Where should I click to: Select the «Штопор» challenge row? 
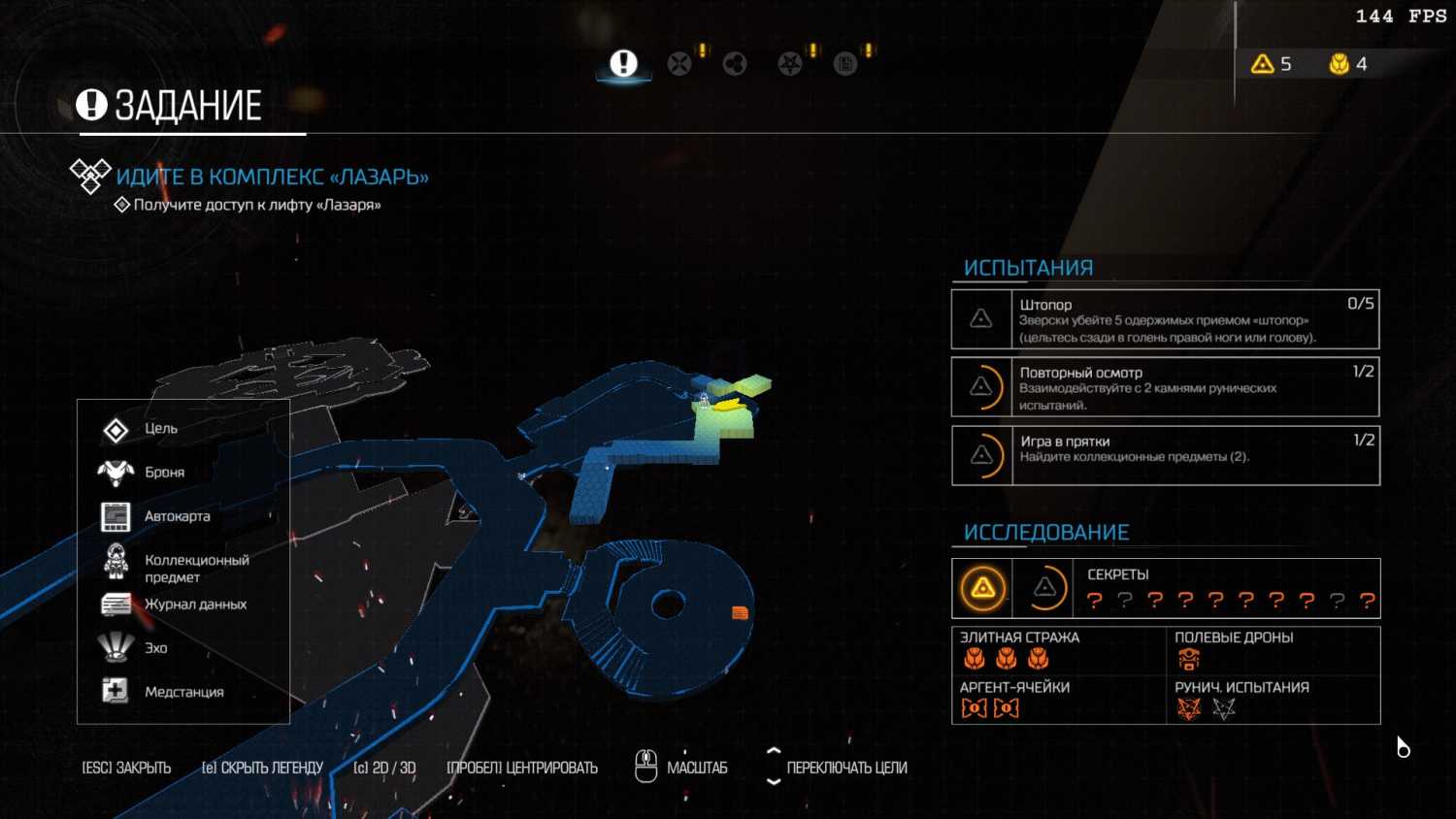(1165, 320)
